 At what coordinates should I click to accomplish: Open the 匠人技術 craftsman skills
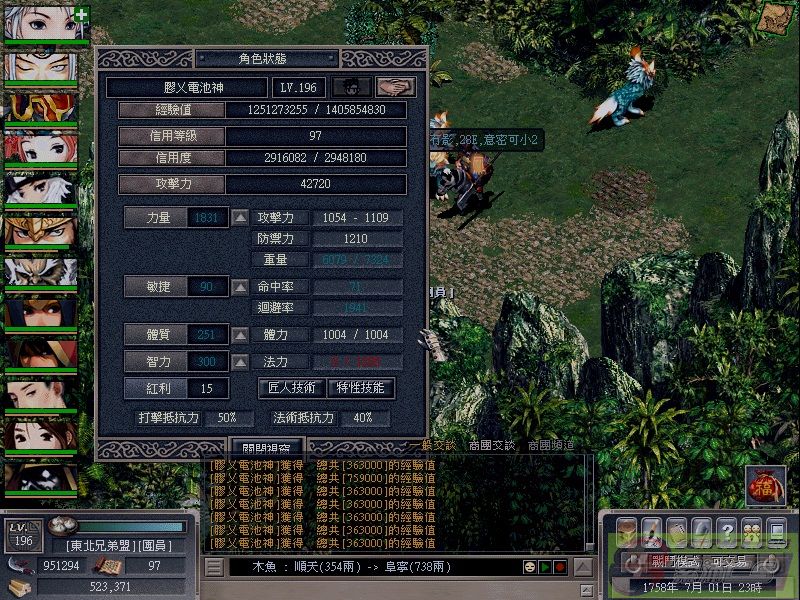293,388
